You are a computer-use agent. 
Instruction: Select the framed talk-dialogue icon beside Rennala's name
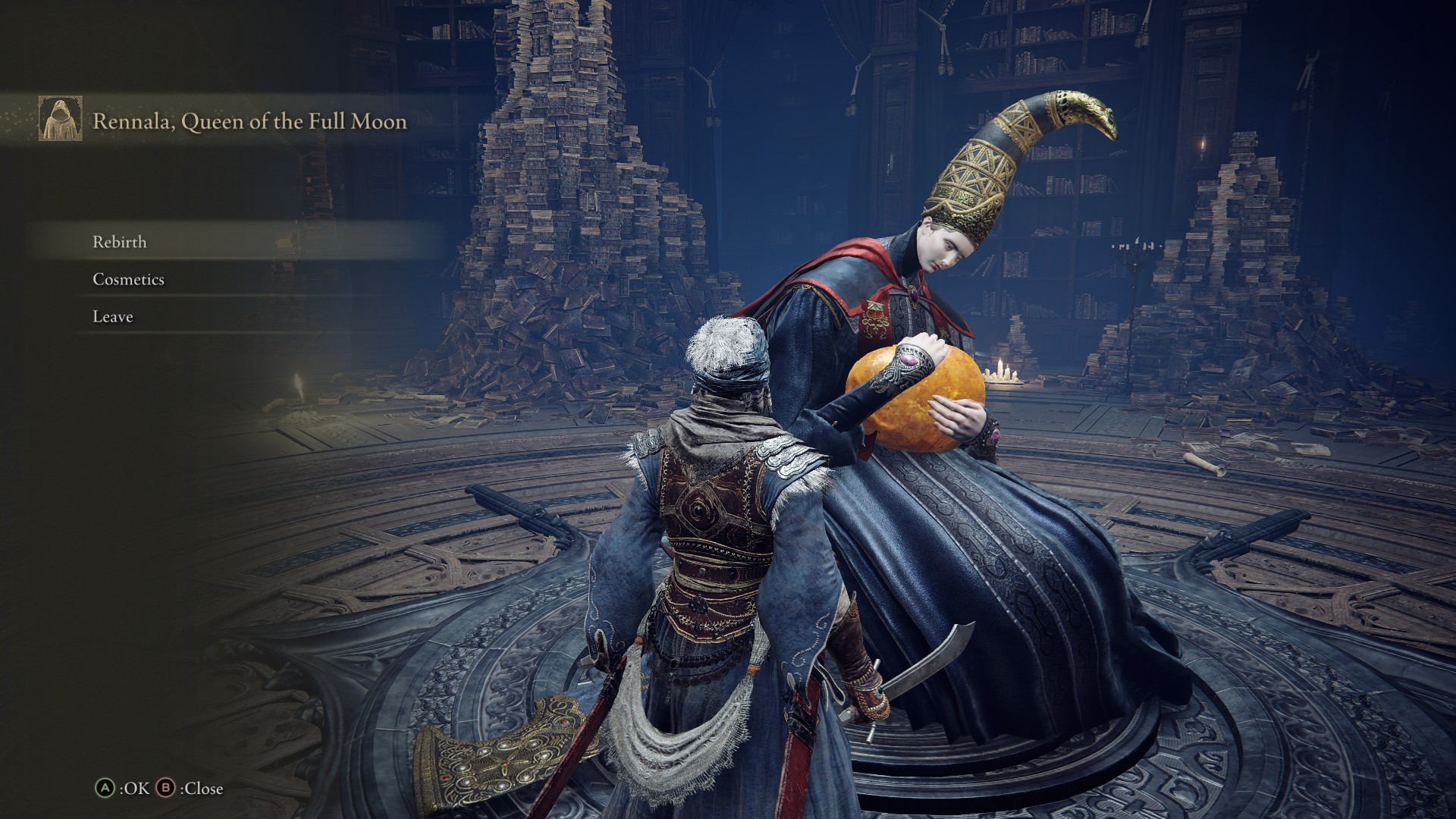(62, 120)
